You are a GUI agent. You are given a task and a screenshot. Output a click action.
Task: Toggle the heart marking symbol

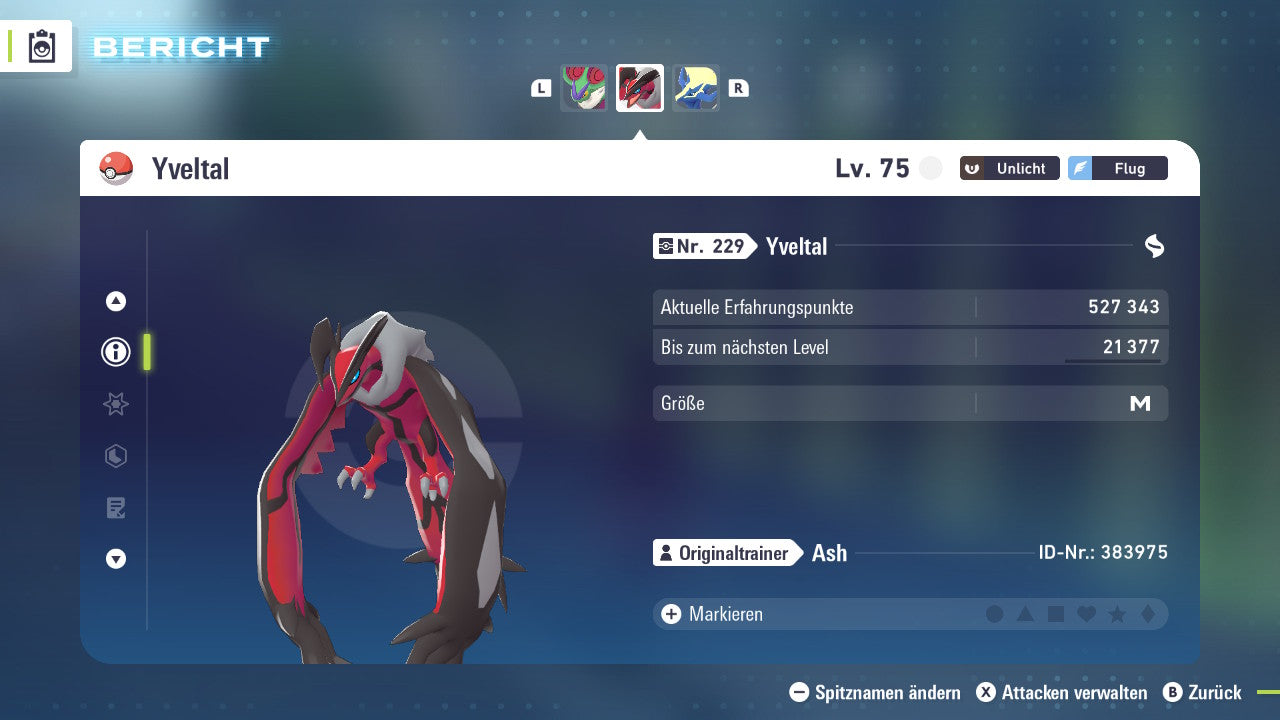coord(1085,613)
